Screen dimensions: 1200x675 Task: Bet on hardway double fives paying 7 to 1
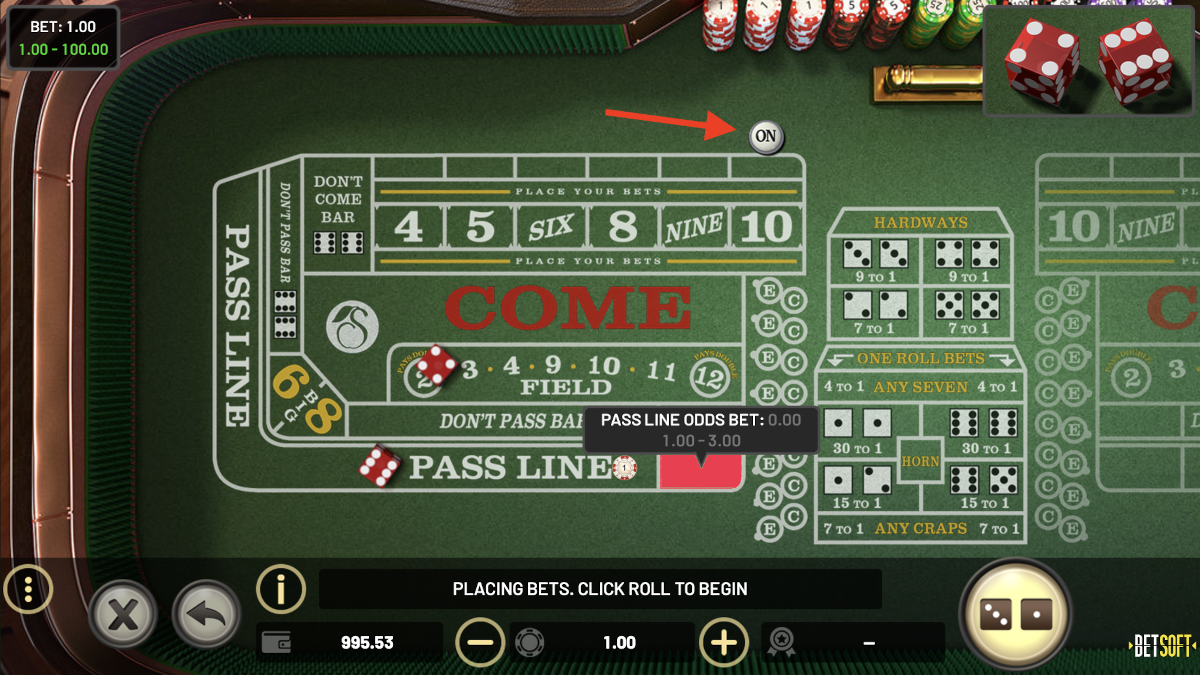pos(966,308)
